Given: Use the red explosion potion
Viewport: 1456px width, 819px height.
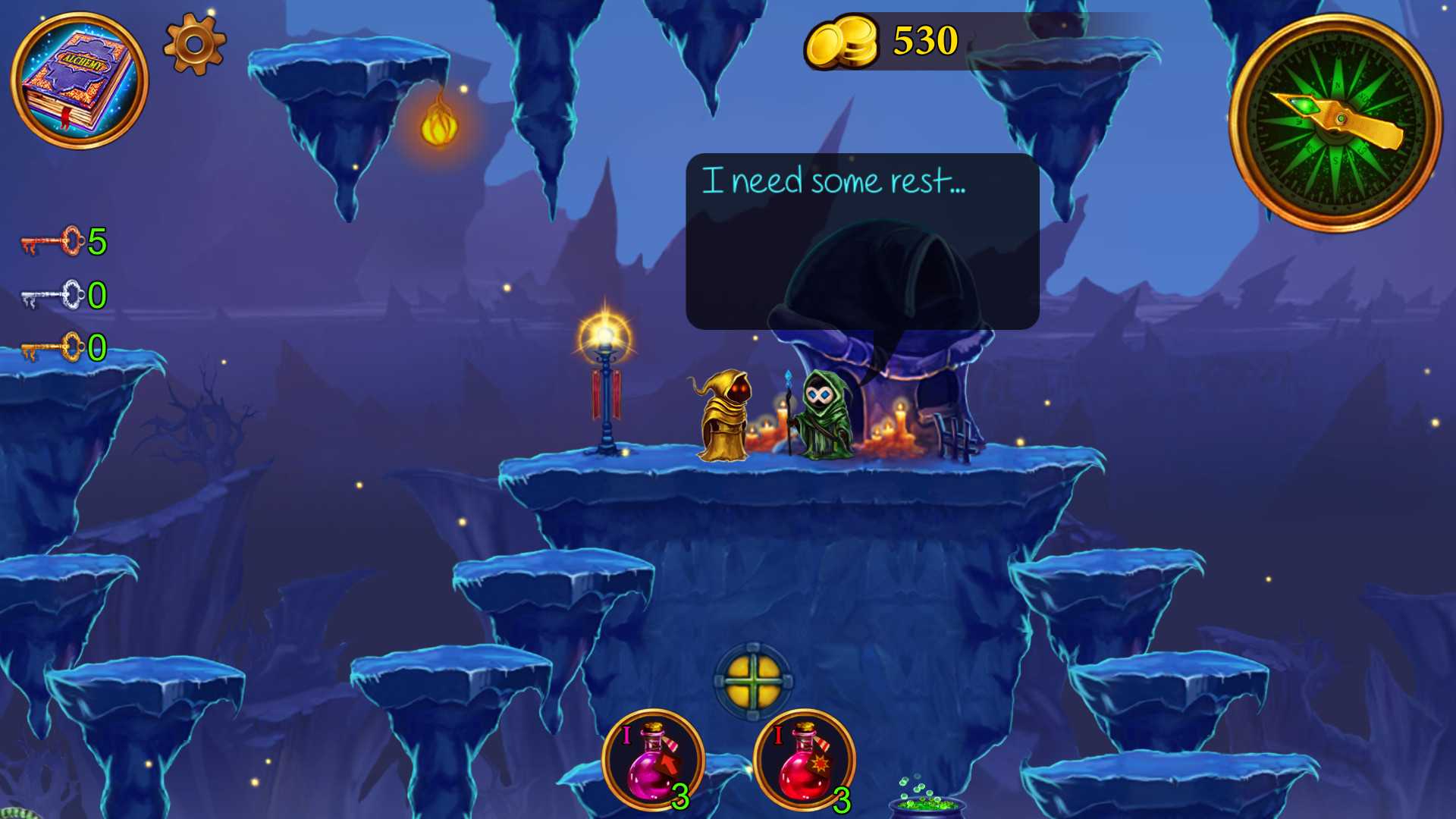Looking at the screenshot, I should [x=805, y=760].
